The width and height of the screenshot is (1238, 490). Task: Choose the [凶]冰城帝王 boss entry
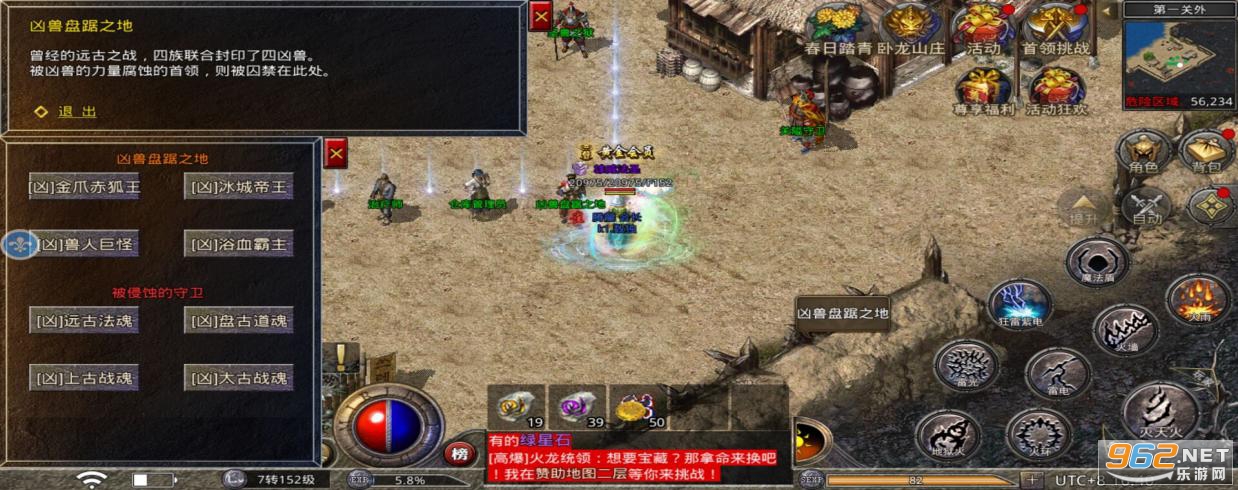coord(239,187)
